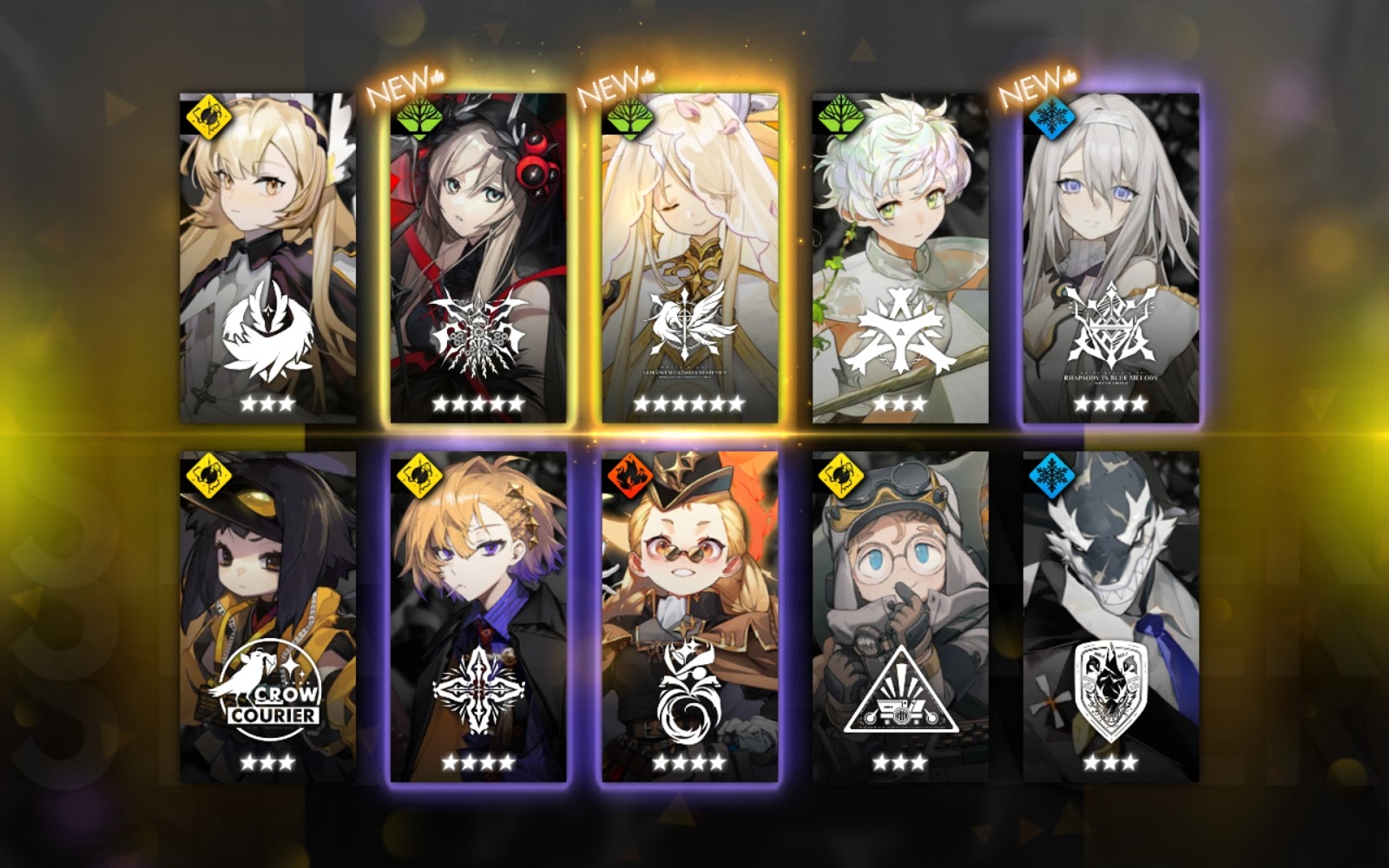Click the dark dragon with blue tie card
This screenshot has width=1389, height=868.
(x=1110, y=615)
